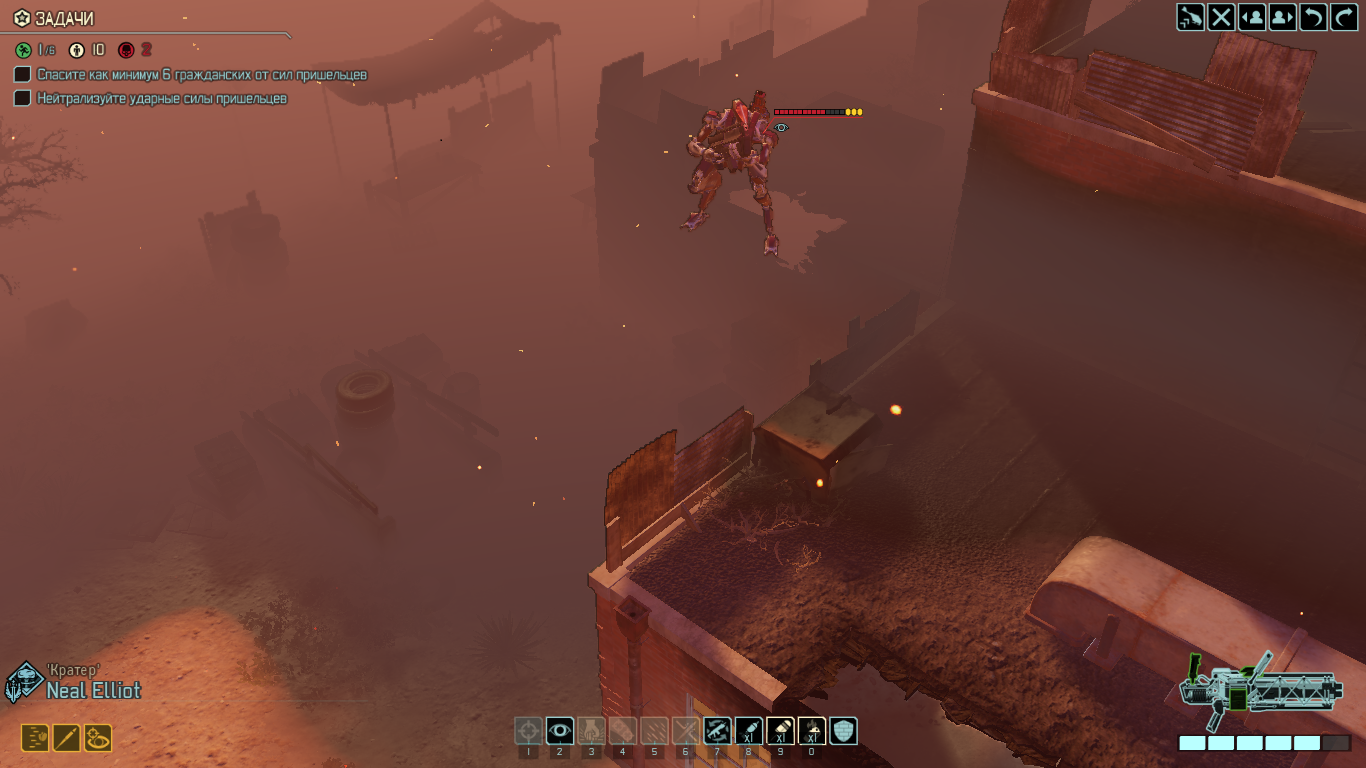
Task: Select the civilian rescue objective checkbox
Action: tap(22, 75)
